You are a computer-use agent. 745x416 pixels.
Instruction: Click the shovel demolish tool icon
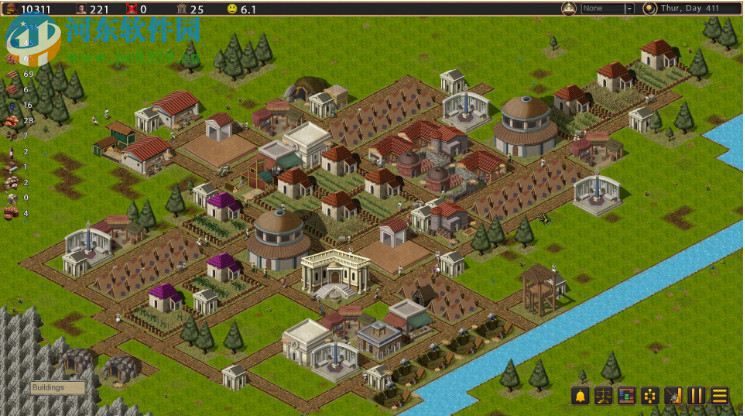673,395
